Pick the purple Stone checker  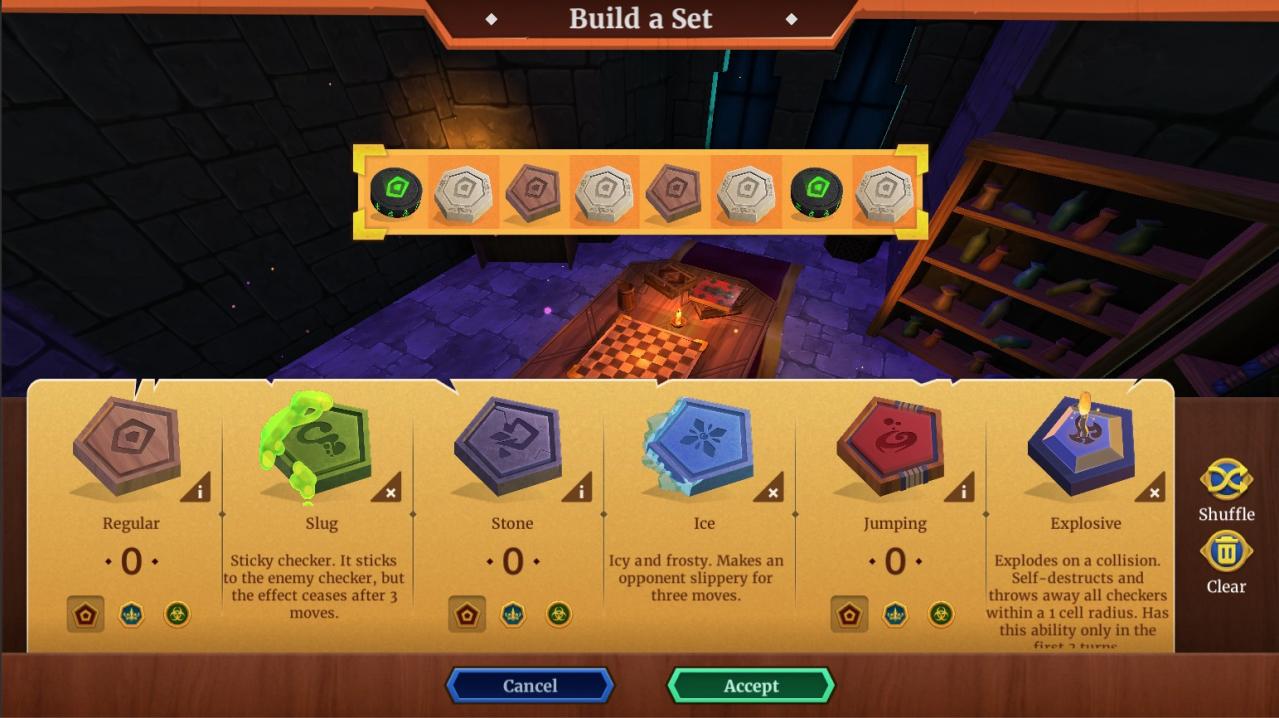click(x=509, y=445)
